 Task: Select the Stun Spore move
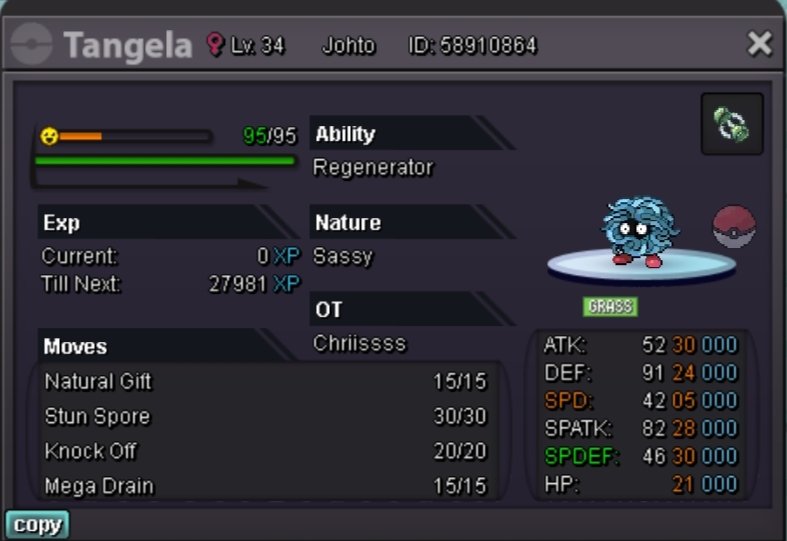[265, 417]
